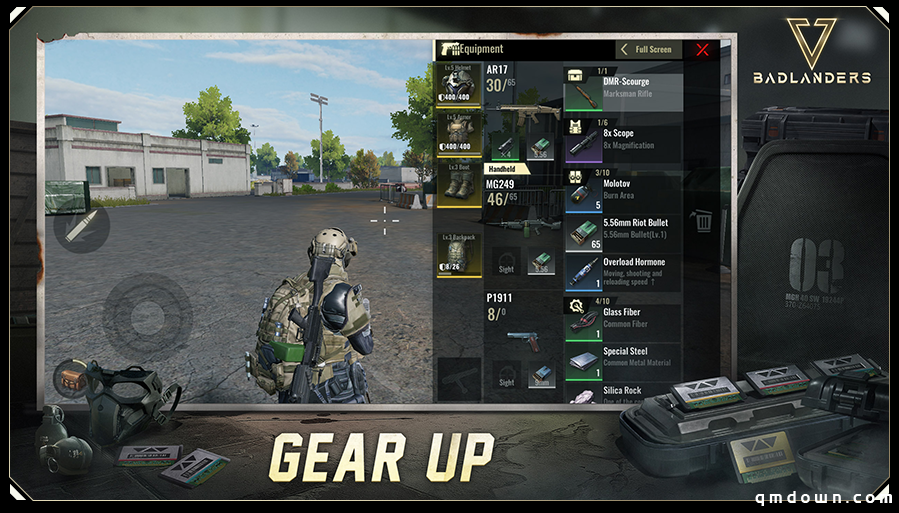Tap the bullet fire button
This screenshot has width=899, height=513.
coord(81,226)
